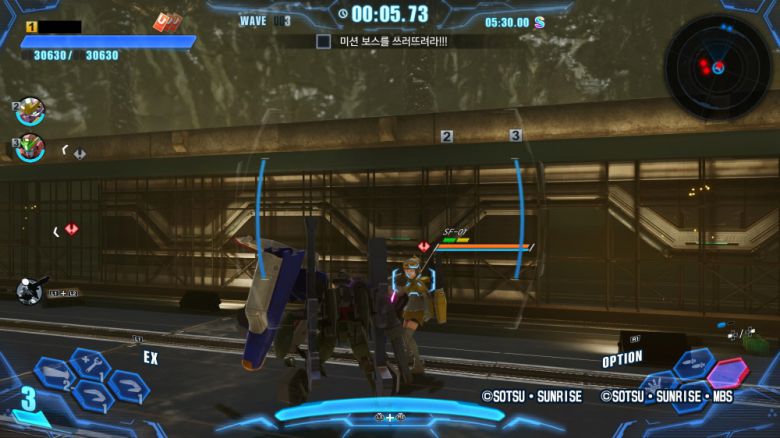Click the red card item icon
The width and height of the screenshot is (780, 438).
(165, 22)
